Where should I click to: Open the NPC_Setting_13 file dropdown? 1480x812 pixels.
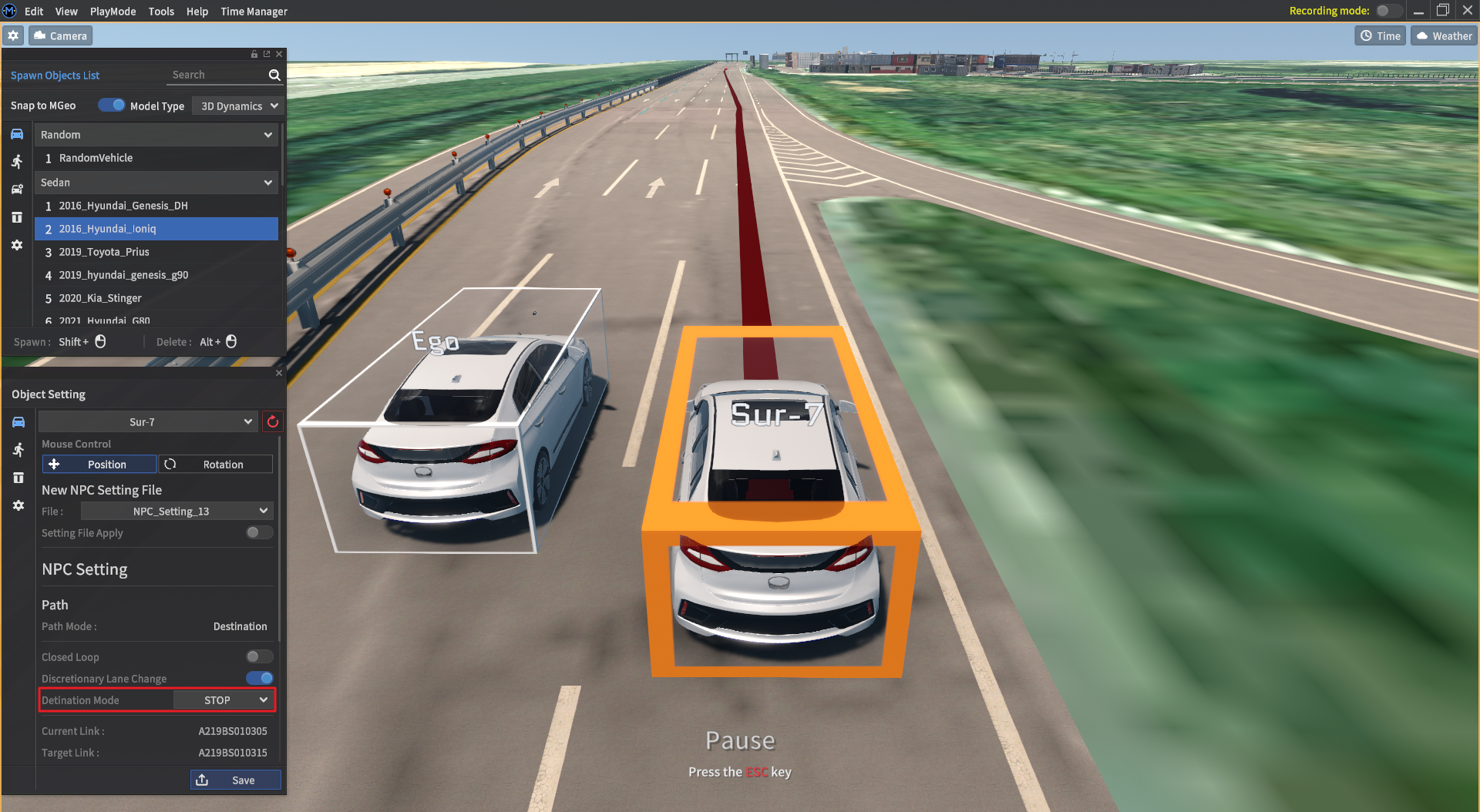click(177, 512)
